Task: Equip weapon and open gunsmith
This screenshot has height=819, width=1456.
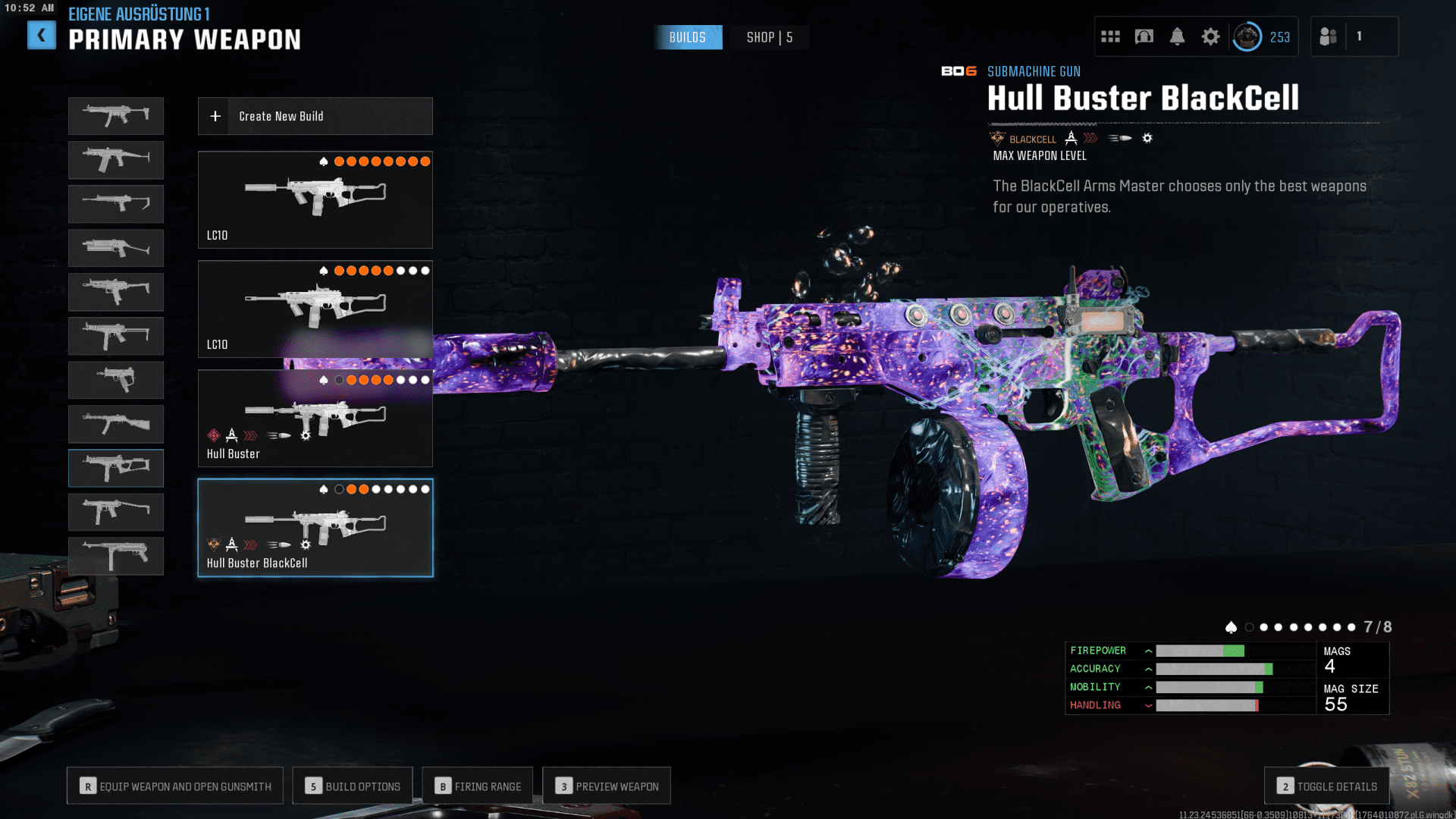Action: 175,786
